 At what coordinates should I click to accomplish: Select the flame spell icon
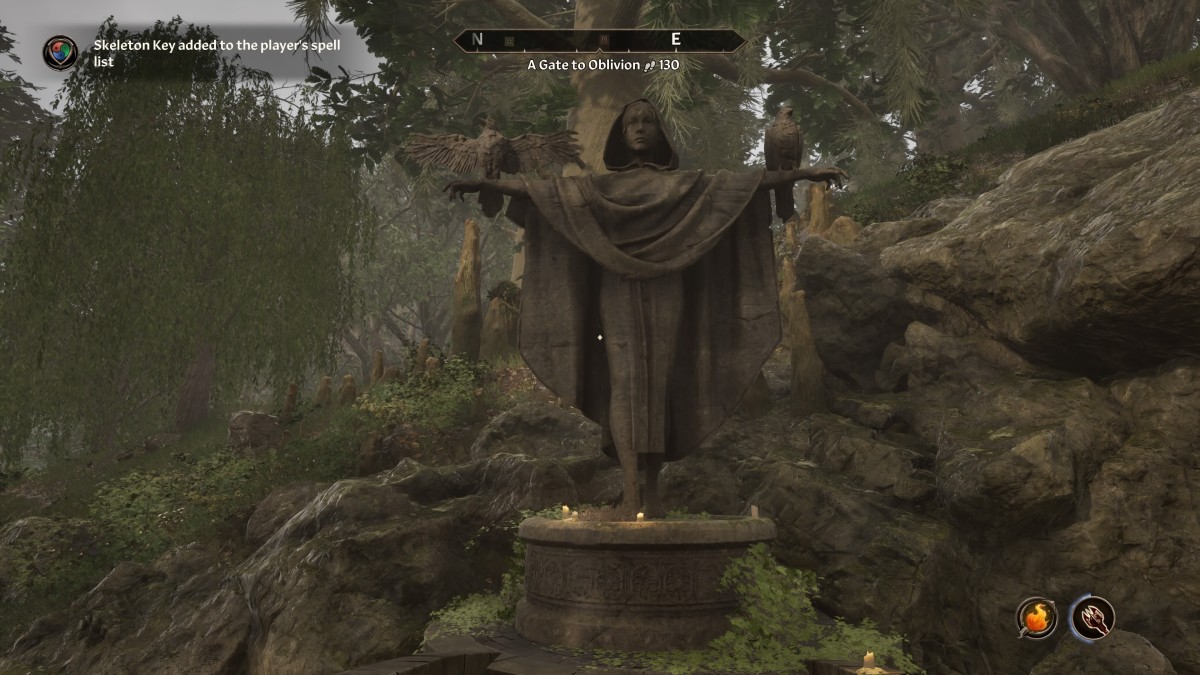click(1037, 617)
